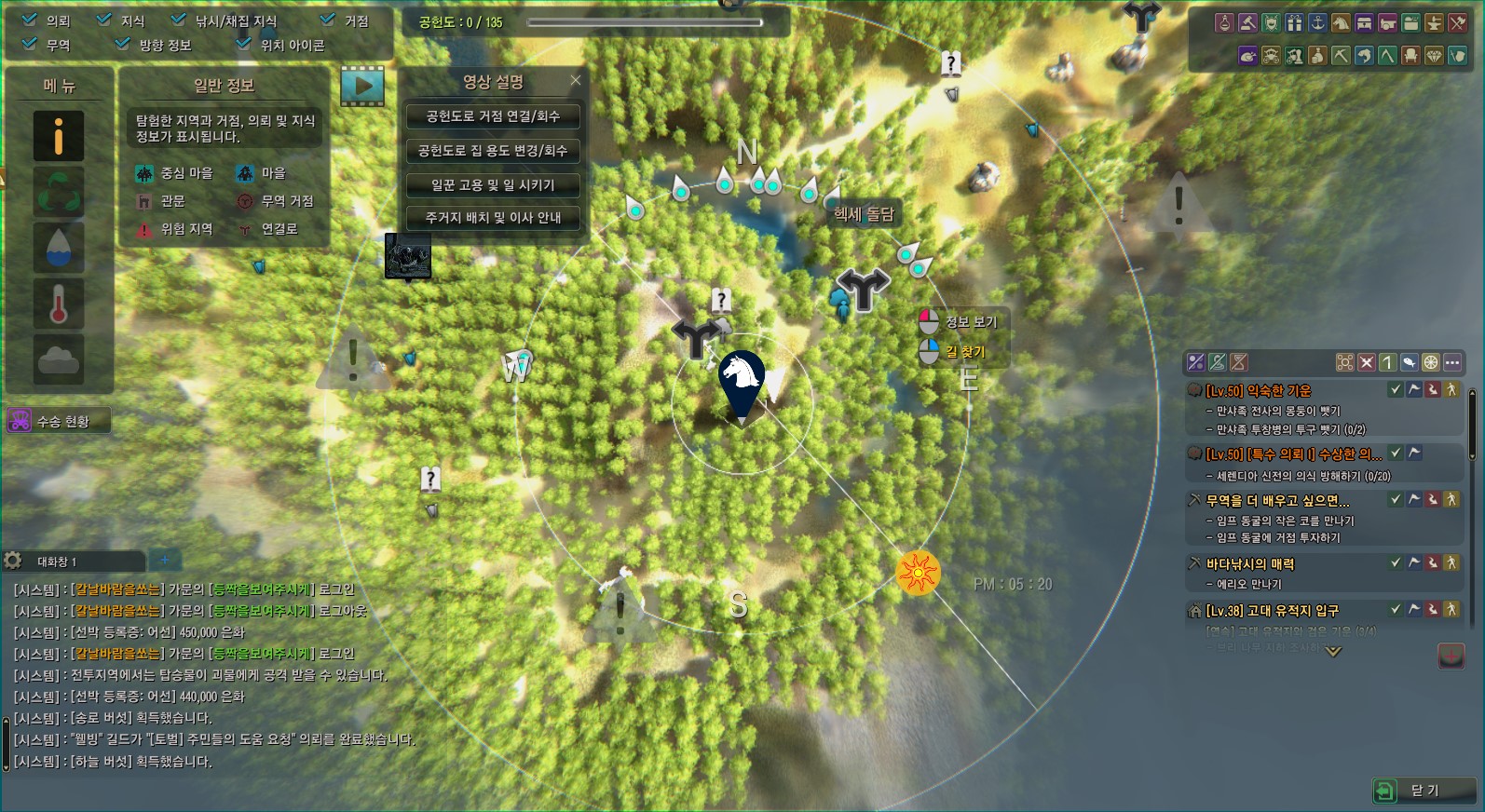Select the yellow info icon in 메뉴
This screenshot has height=812, width=1485.
point(59,136)
